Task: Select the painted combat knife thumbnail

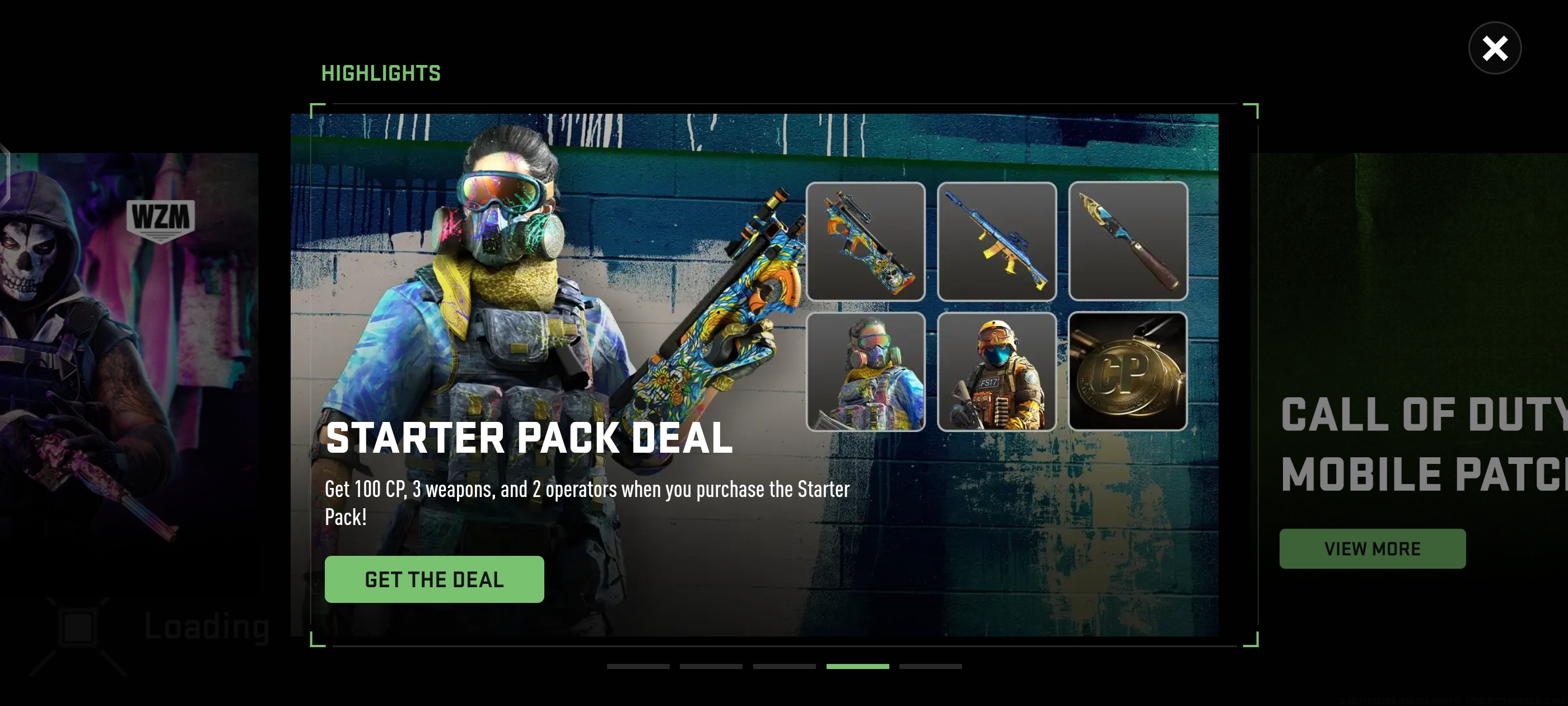Action: pyautogui.click(x=1127, y=241)
